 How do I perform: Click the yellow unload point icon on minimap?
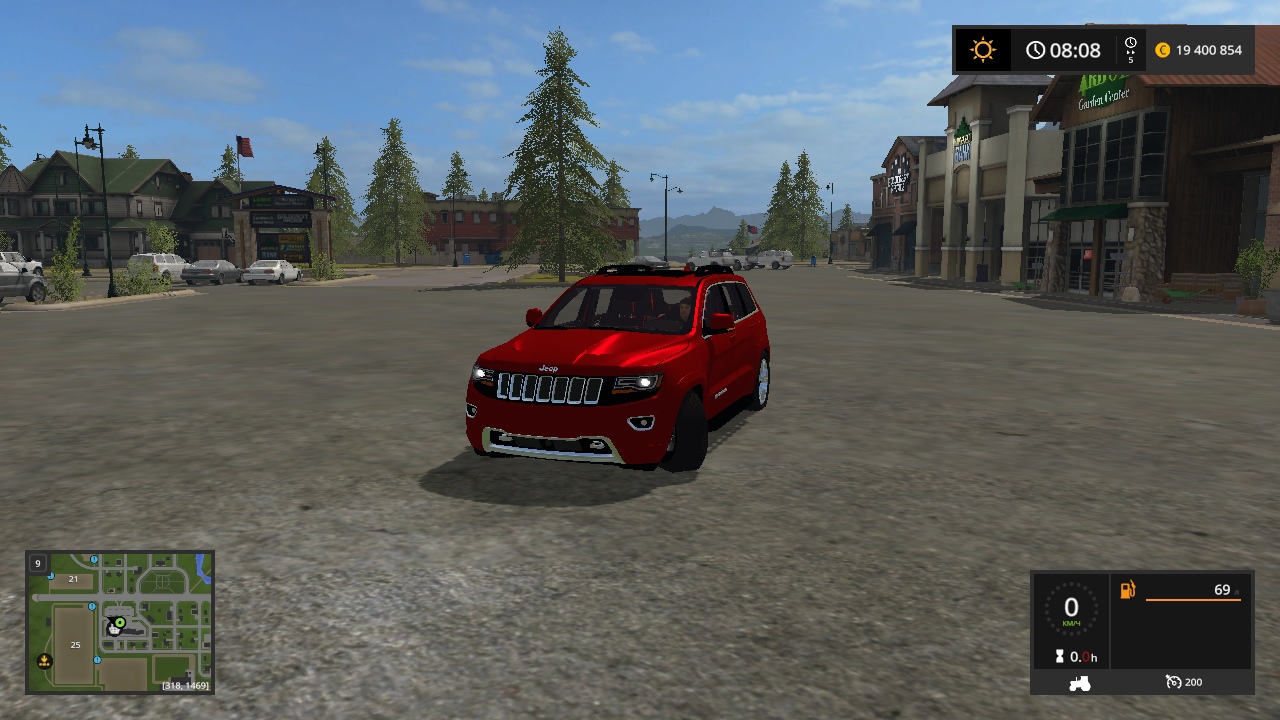tap(44, 660)
